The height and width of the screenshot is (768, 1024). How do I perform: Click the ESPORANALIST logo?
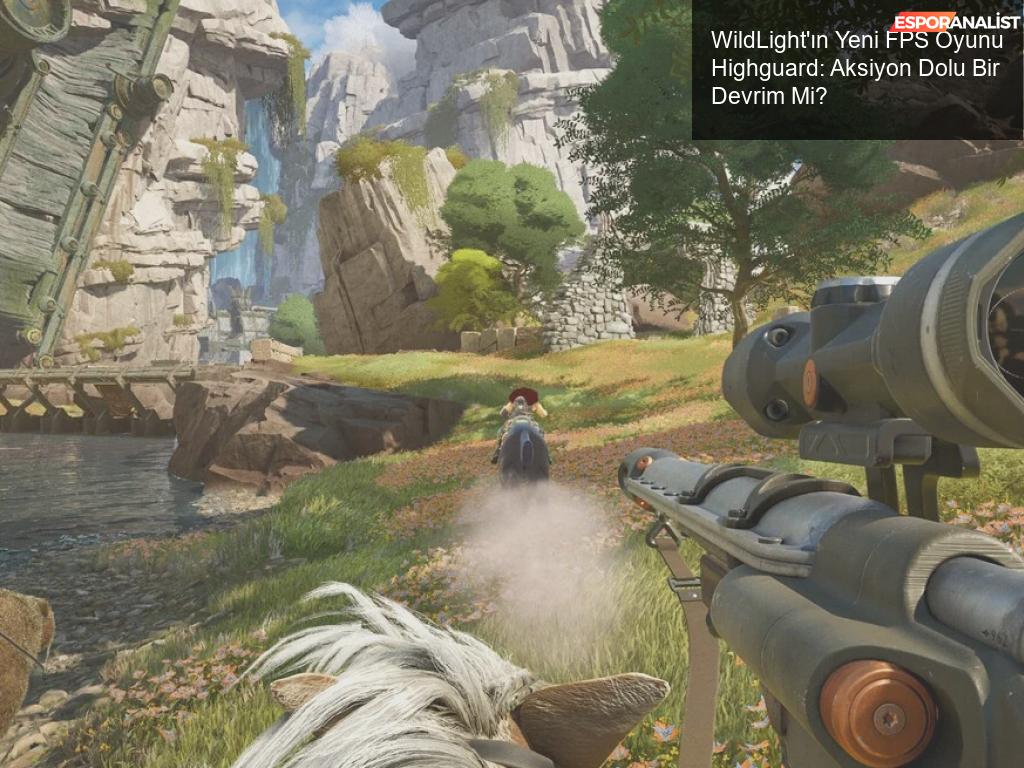955,22
